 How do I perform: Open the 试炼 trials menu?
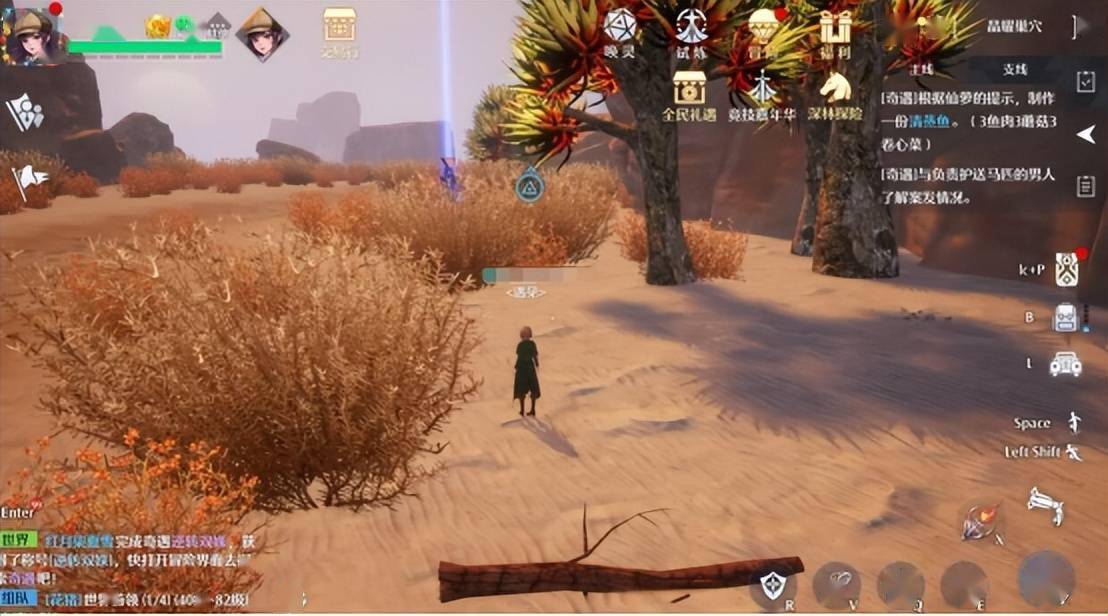pos(691,31)
